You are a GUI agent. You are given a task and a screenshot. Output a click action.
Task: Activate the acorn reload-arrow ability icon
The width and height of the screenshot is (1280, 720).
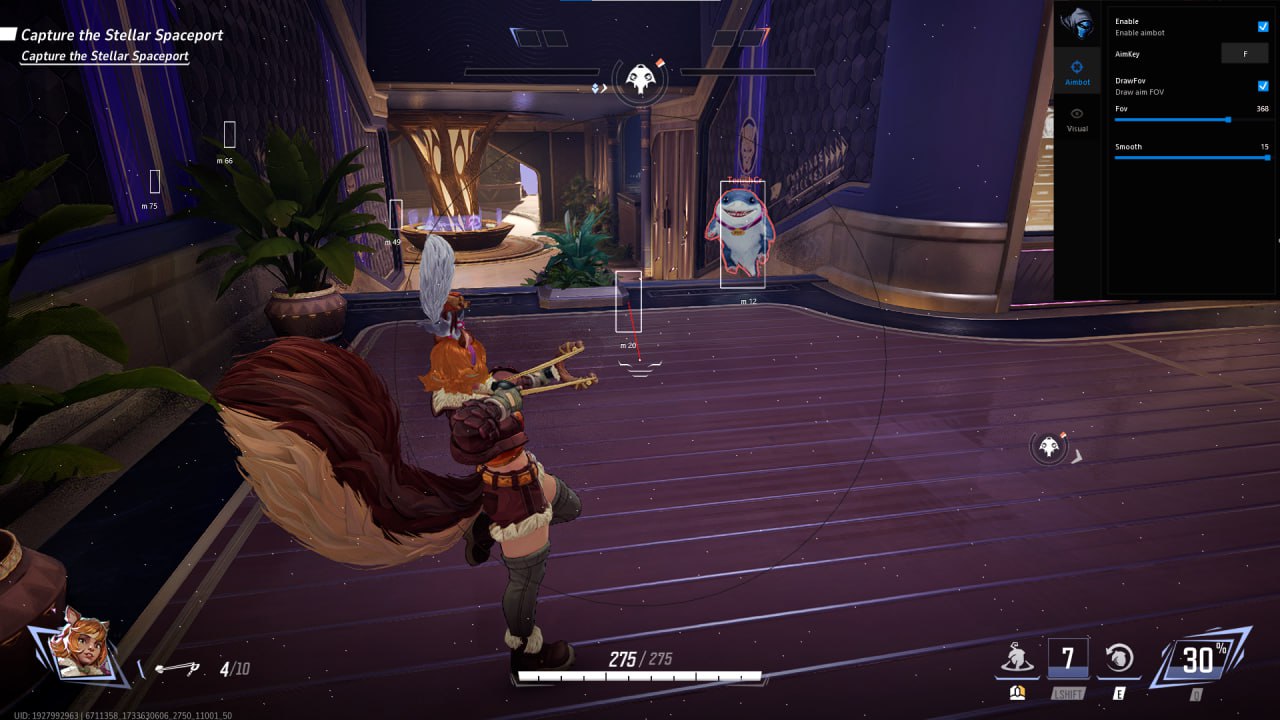point(1119,657)
